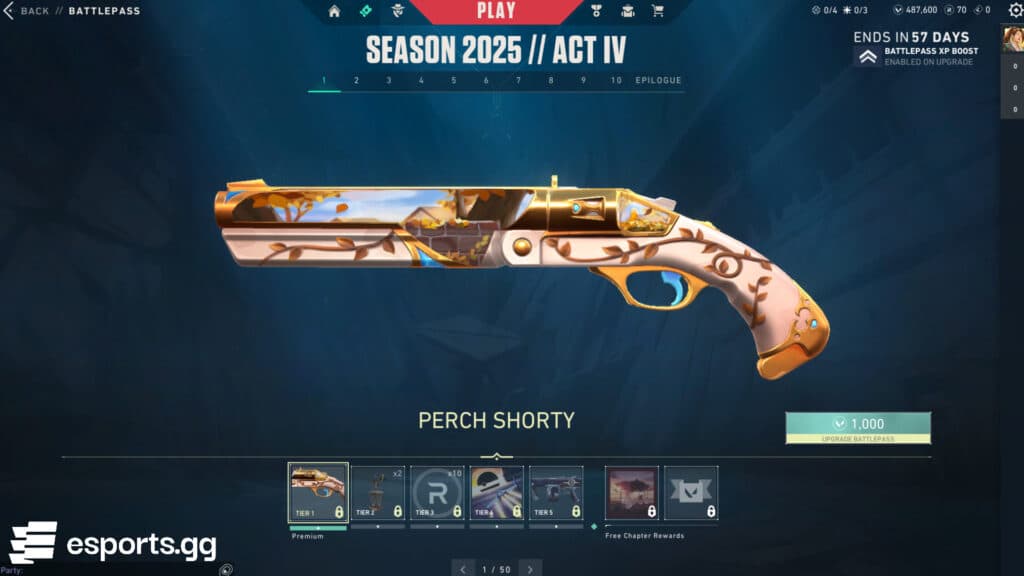The image size is (1024, 576).
Task: Switch to chapter 5 tab
Action: click(x=453, y=80)
